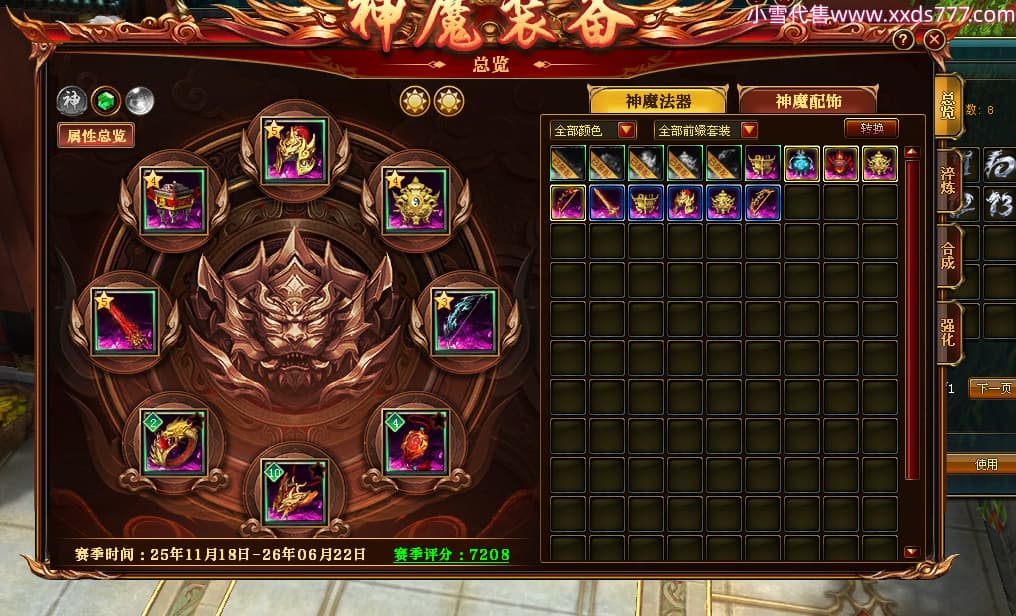
Task: Close the 神魔装备 window
Action: click(934, 40)
